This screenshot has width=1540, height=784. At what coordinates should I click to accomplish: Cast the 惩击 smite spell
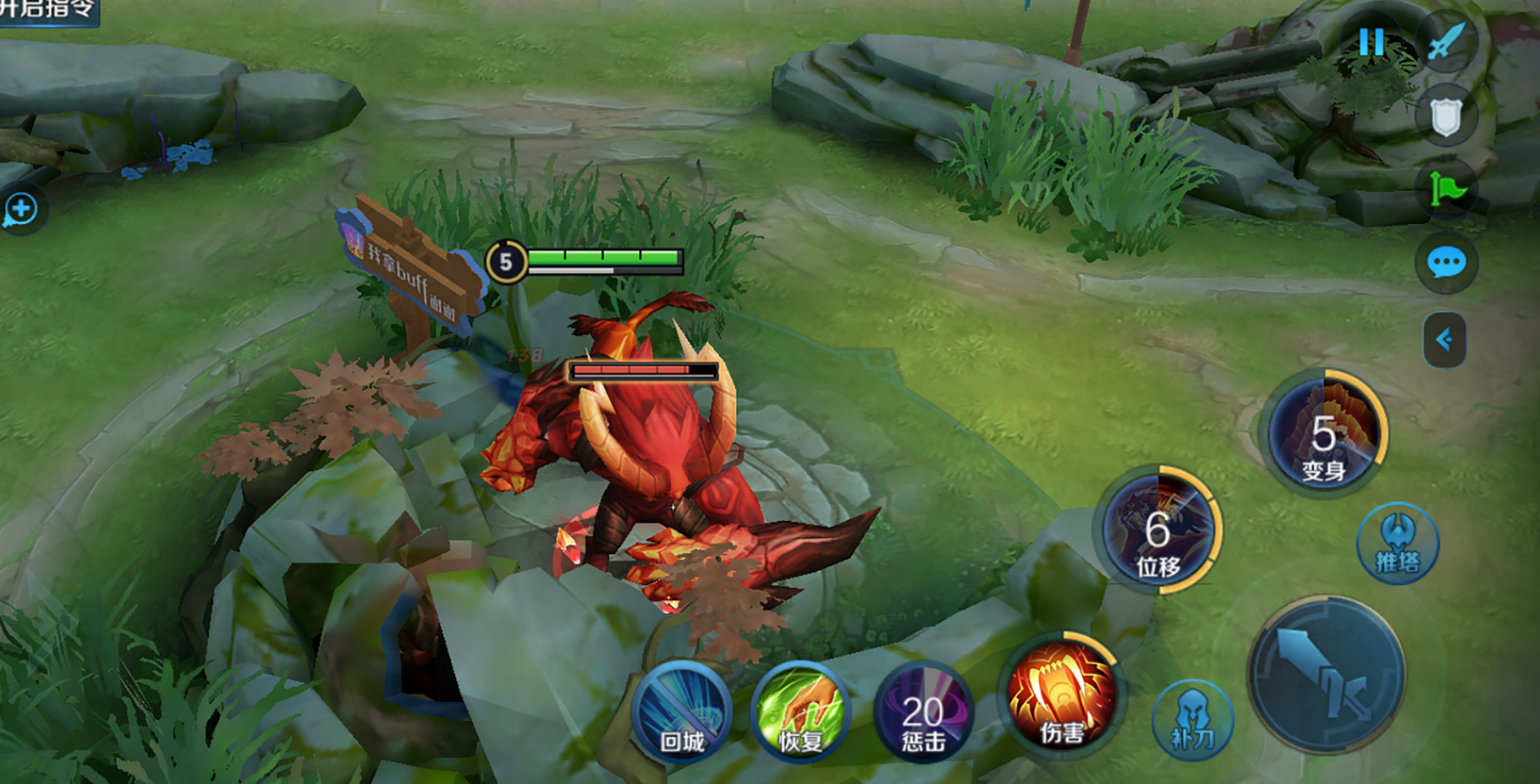pos(922,715)
